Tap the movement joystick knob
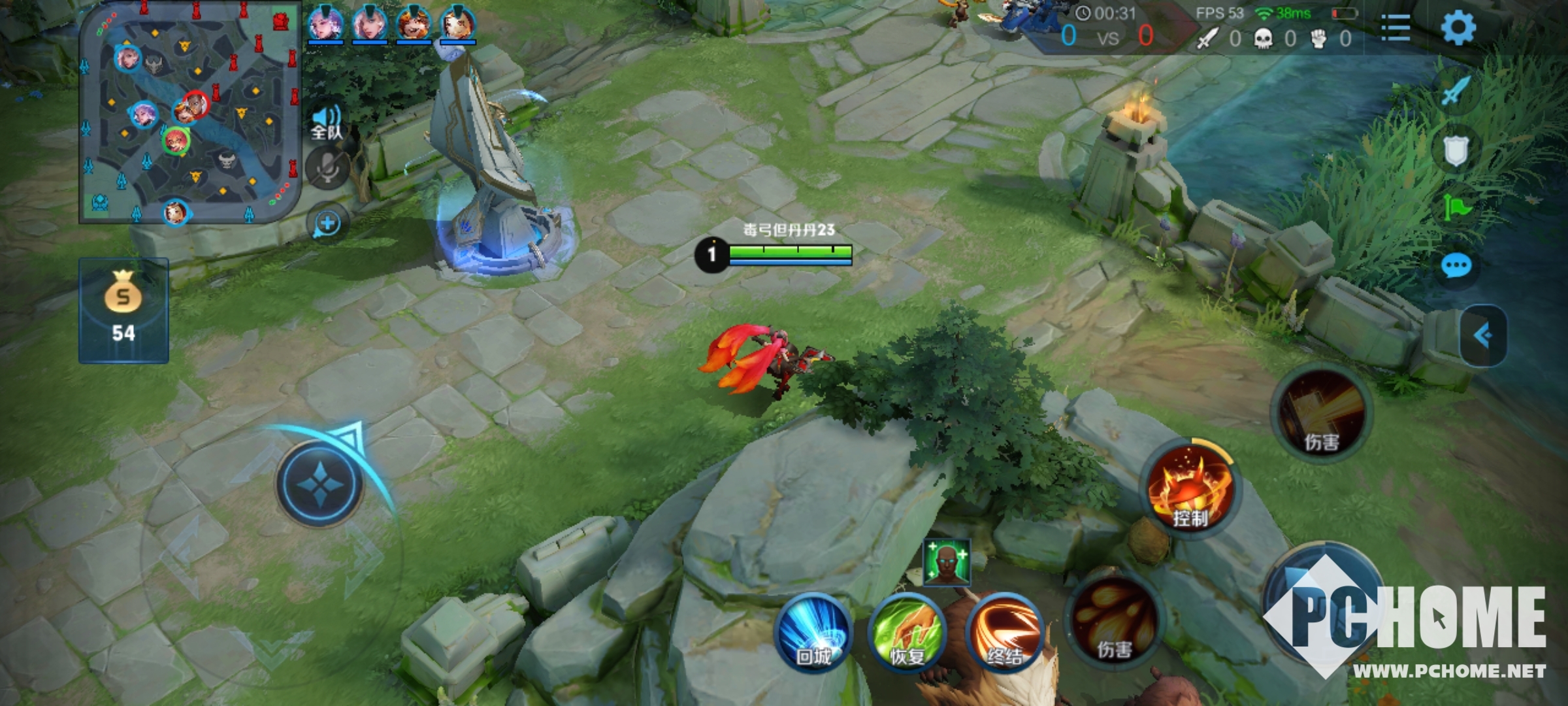The height and width of the screenshot is (706, 1568). (x=319, y=484)
